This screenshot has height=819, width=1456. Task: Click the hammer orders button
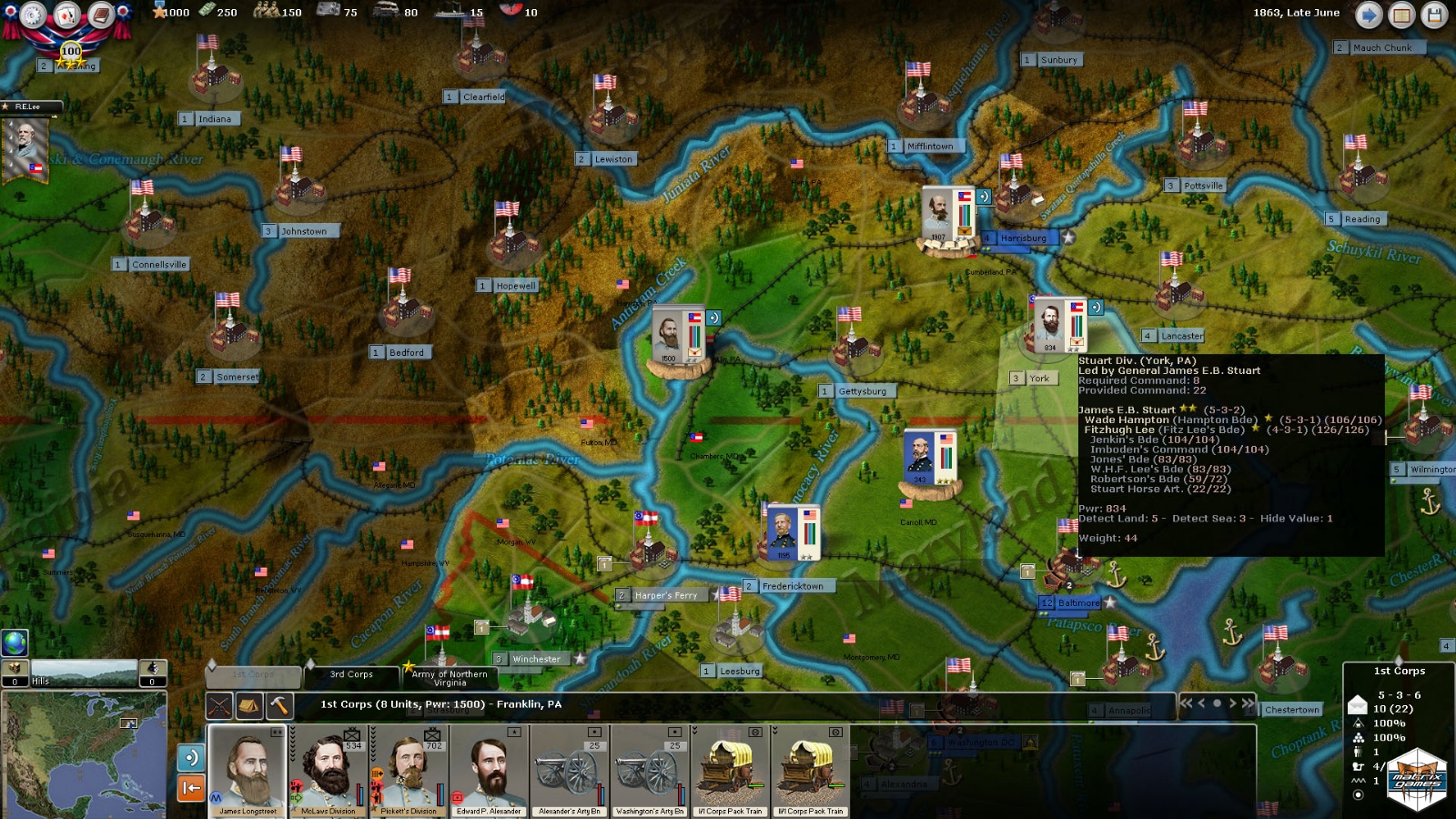pyautogui.click(x=279, y=705)
